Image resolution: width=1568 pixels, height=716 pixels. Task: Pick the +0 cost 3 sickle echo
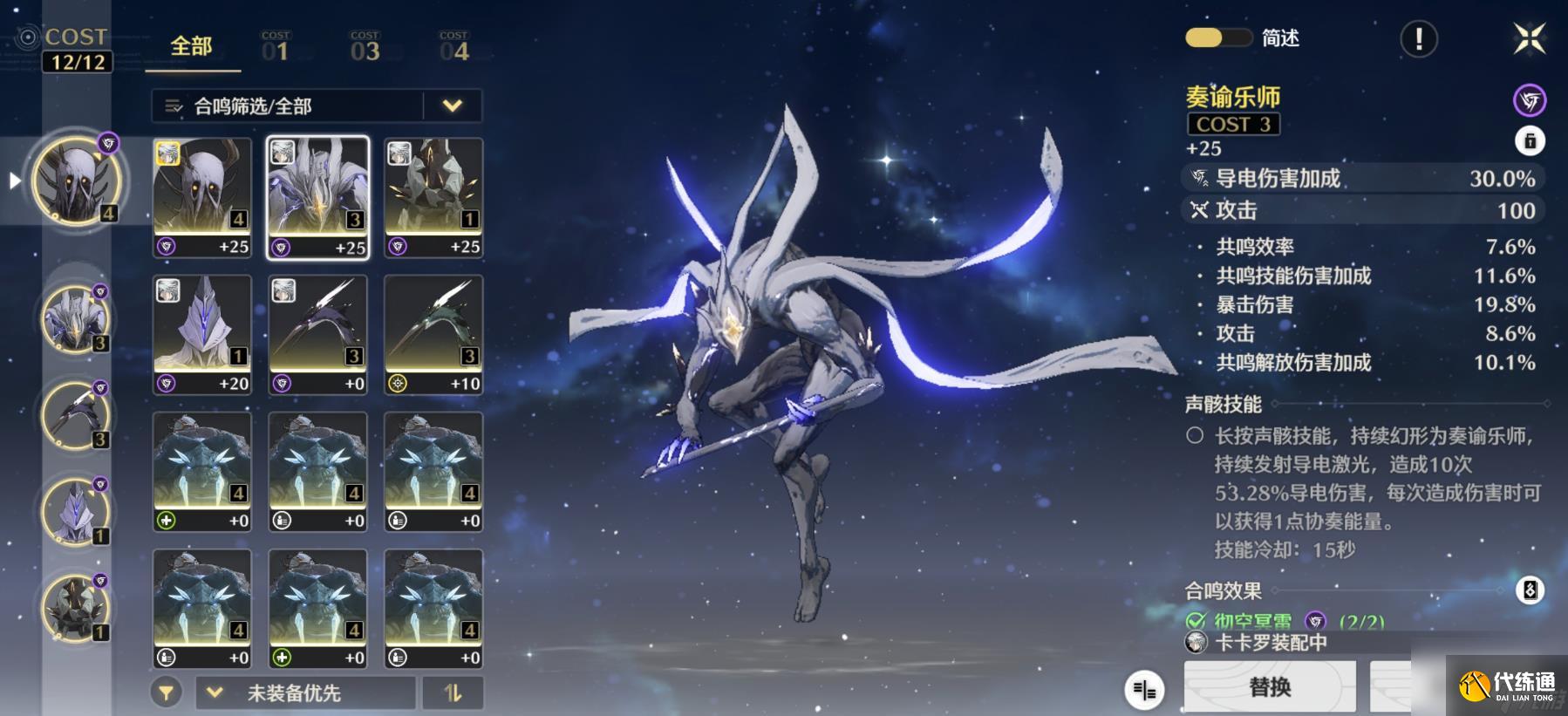(x=317, y=335)
